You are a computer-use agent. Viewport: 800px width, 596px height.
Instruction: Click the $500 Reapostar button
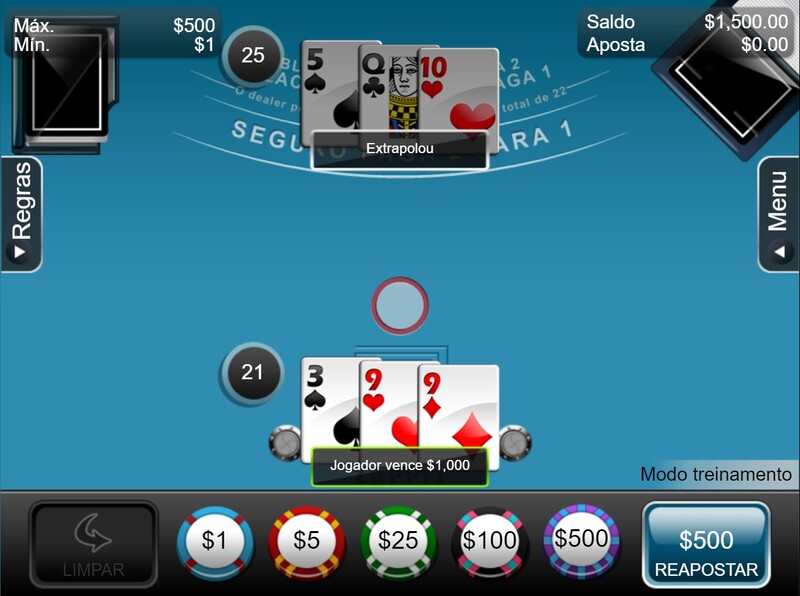(706, 546)
